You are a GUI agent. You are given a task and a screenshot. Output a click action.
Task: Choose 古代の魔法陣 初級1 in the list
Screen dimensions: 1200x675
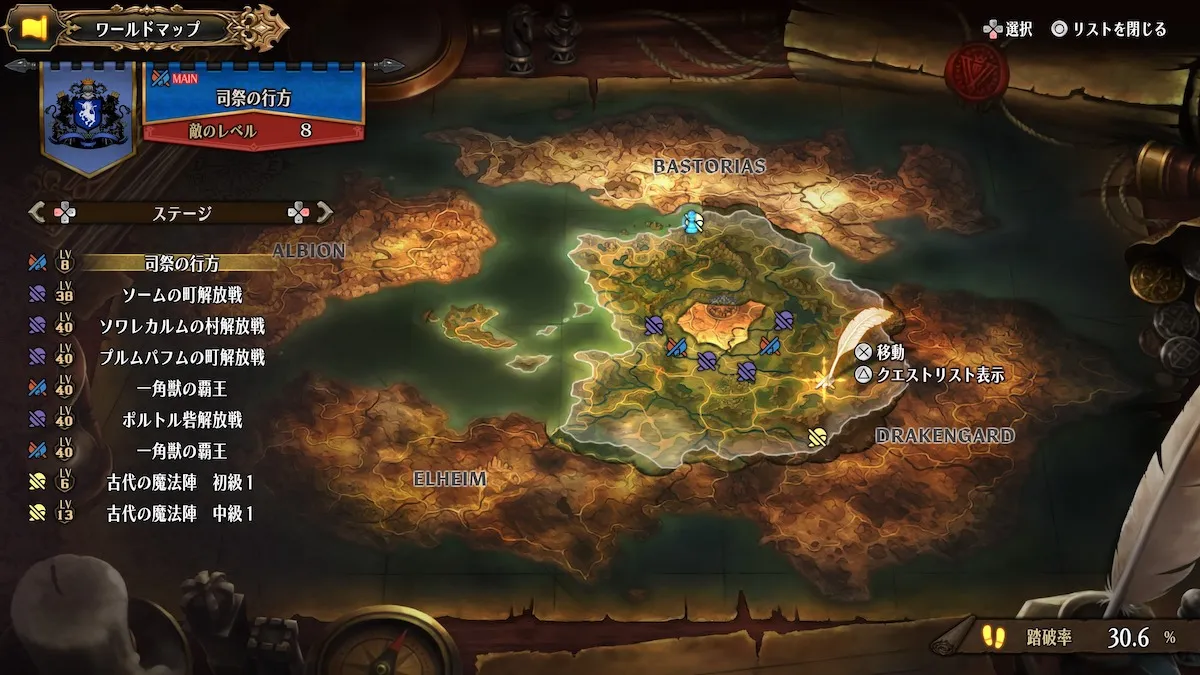[180, 483]
